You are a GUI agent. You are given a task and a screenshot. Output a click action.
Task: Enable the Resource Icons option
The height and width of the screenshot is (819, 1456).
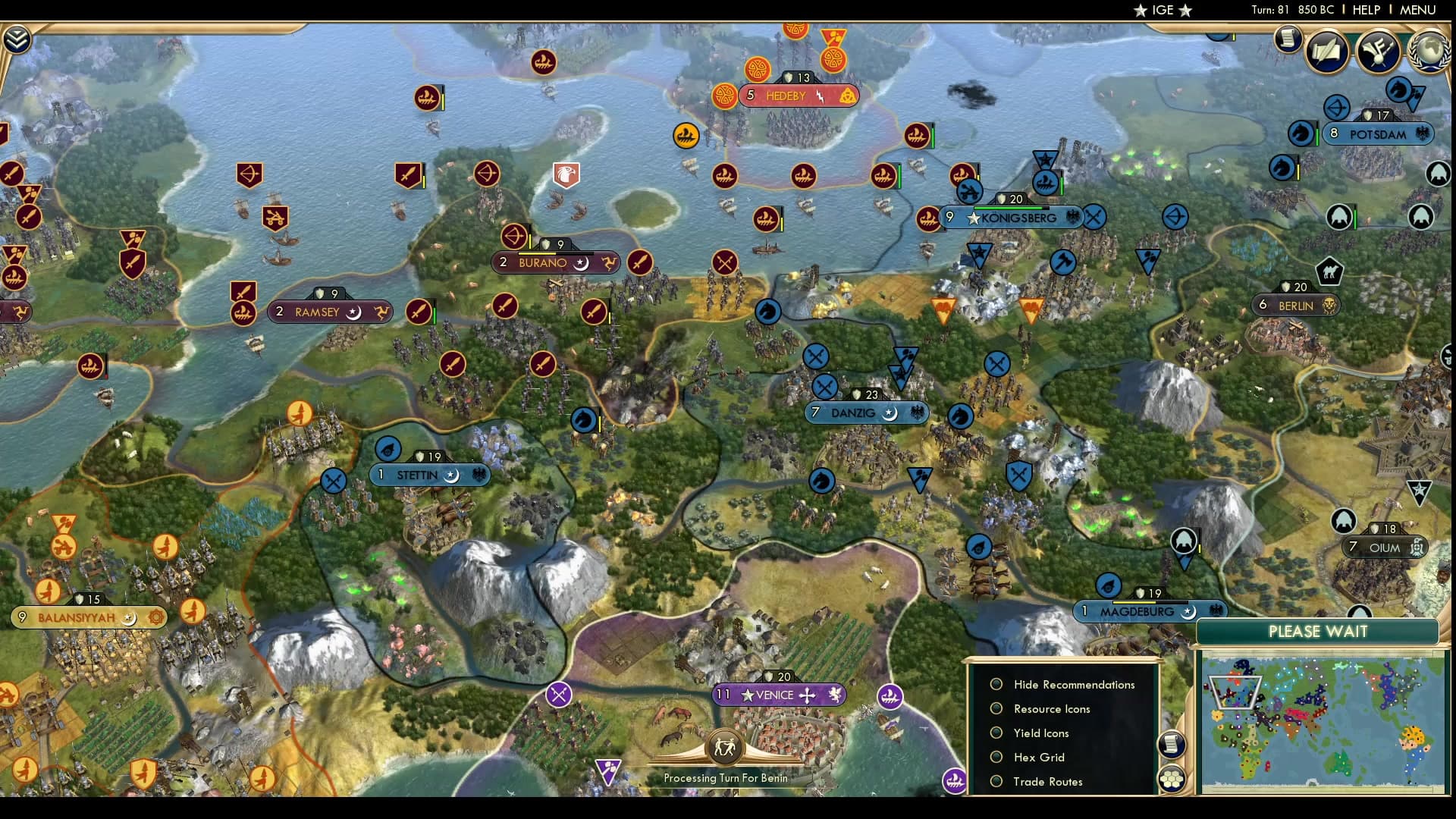point(996,708)
